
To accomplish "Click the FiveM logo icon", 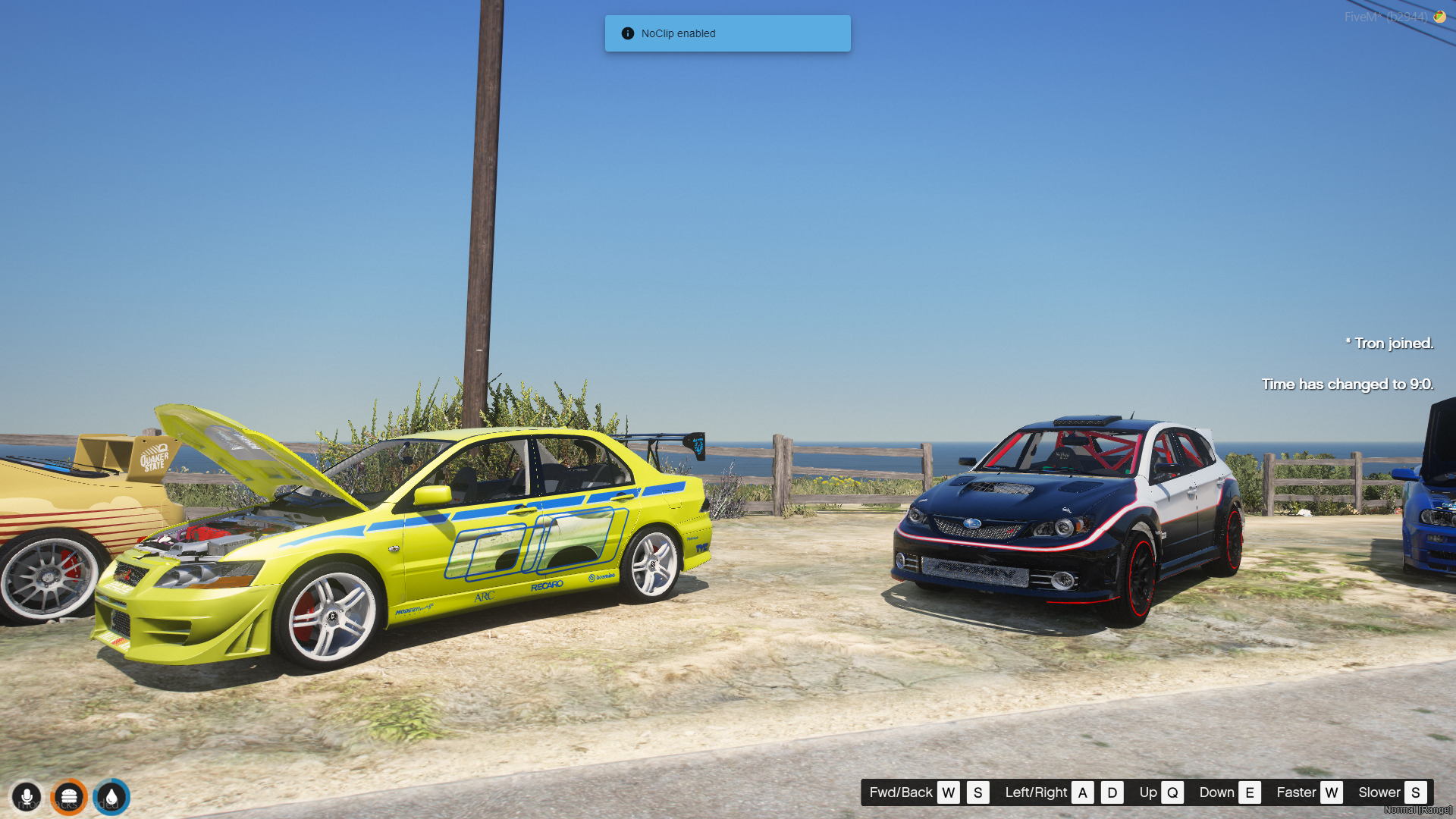I will click(x=1439, y=16).
